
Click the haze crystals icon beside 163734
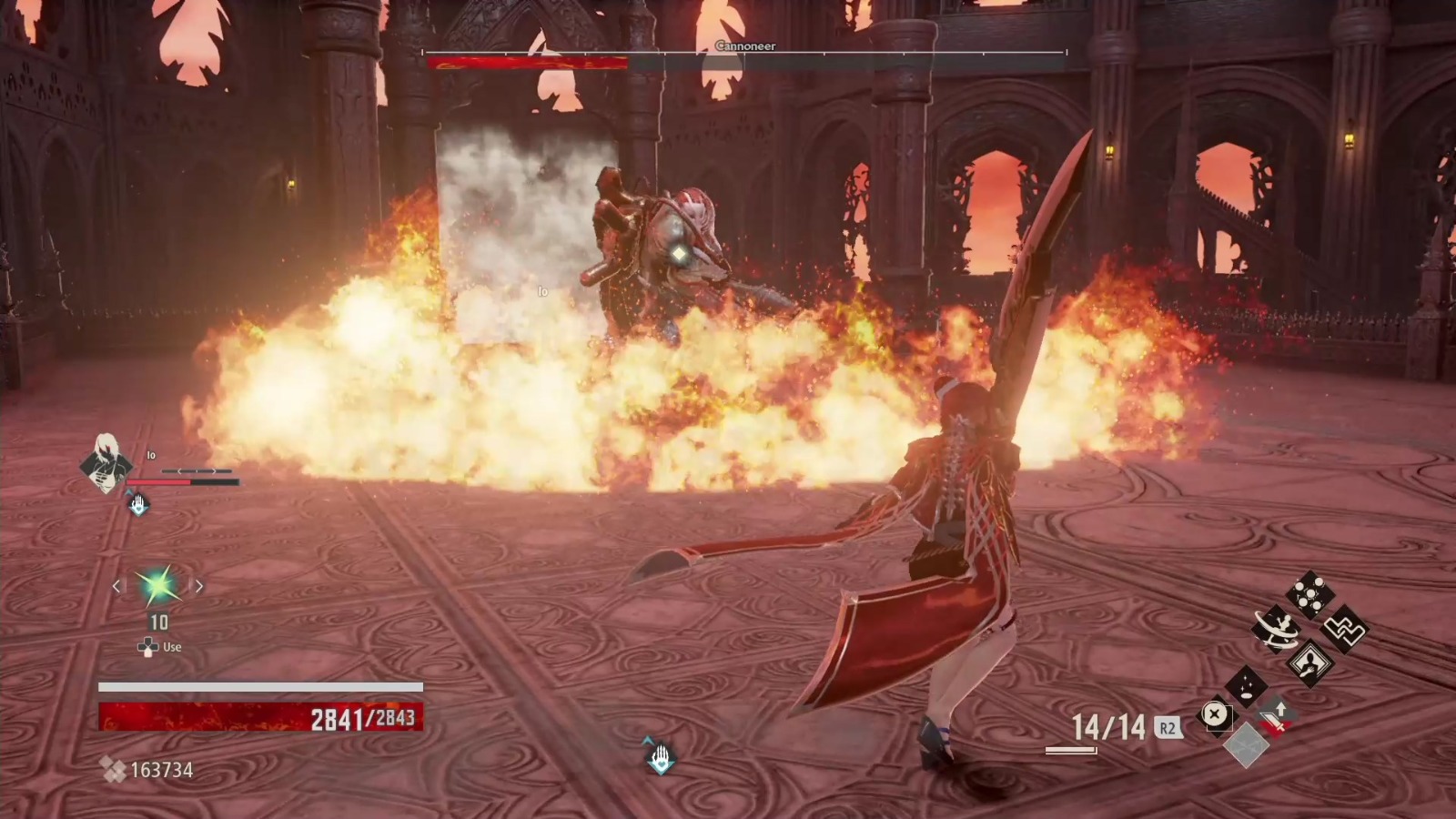pos(116,771)
